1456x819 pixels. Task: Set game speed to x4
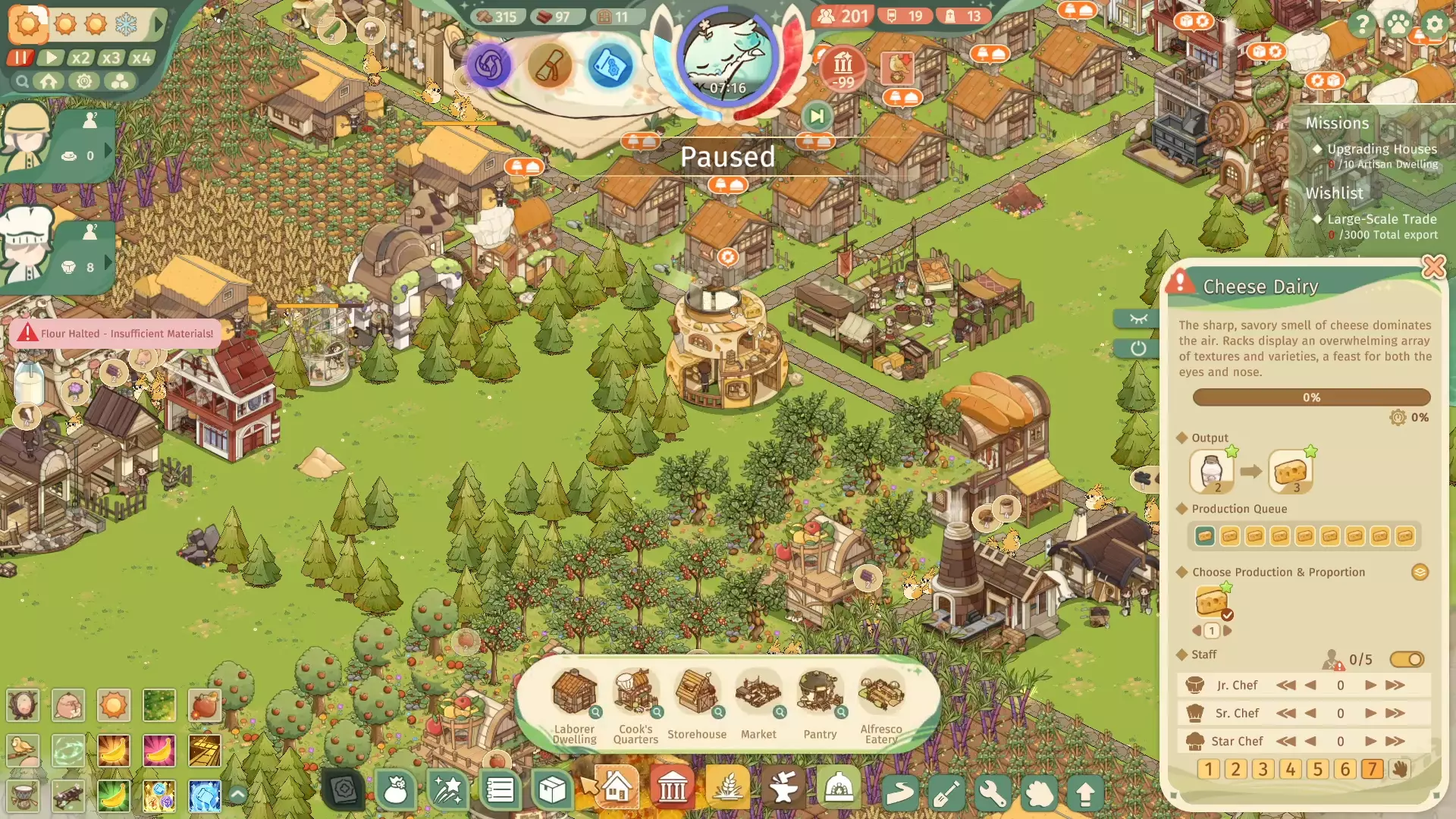140,58
